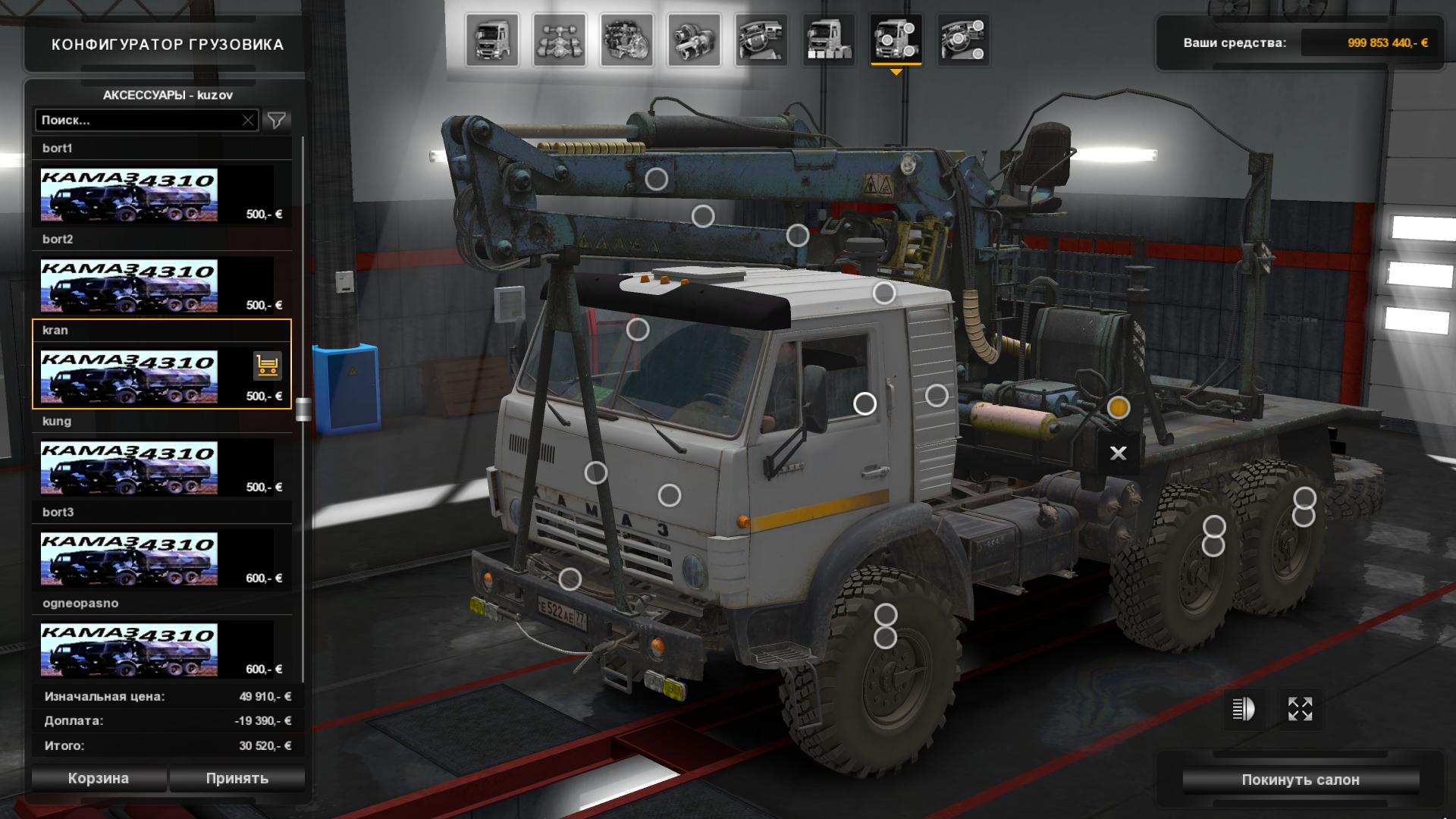Viewport: 1456px width, 819px height.
Task: Activate the fullscreen view icon
Action: pyautogui.click(x=1300, y=709)
